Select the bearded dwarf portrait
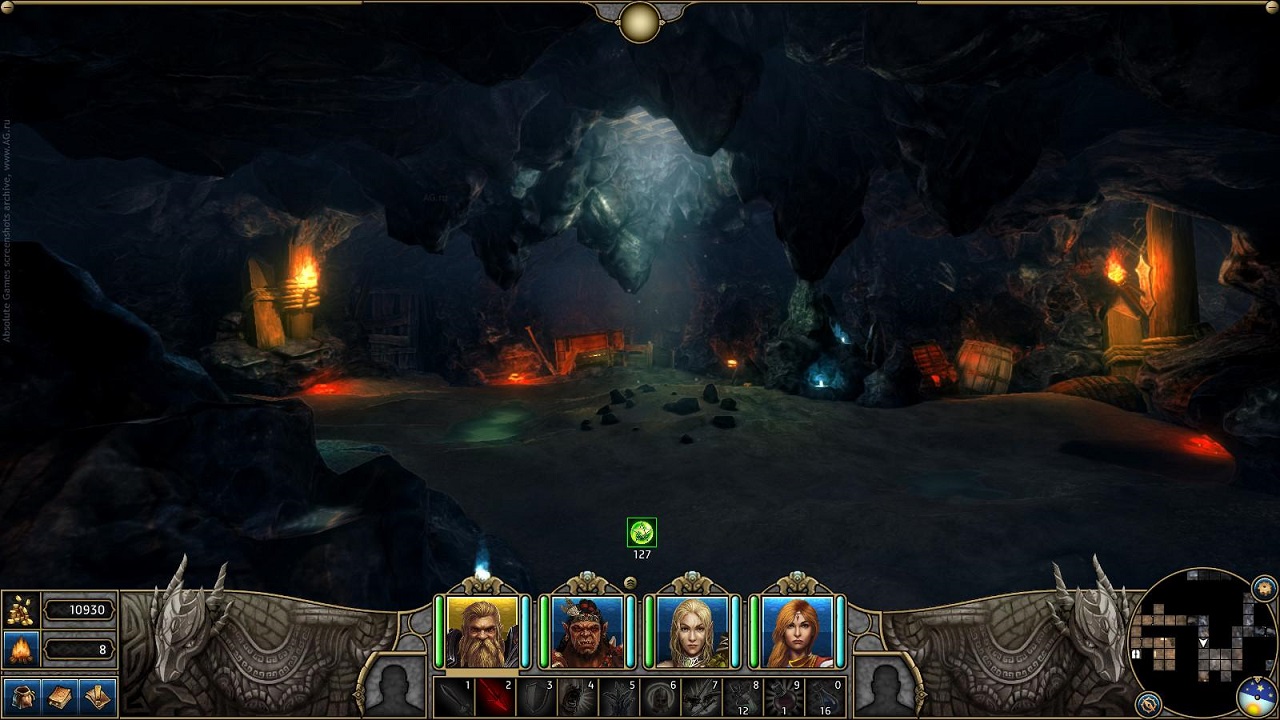1280x720 pixels. 483,632
